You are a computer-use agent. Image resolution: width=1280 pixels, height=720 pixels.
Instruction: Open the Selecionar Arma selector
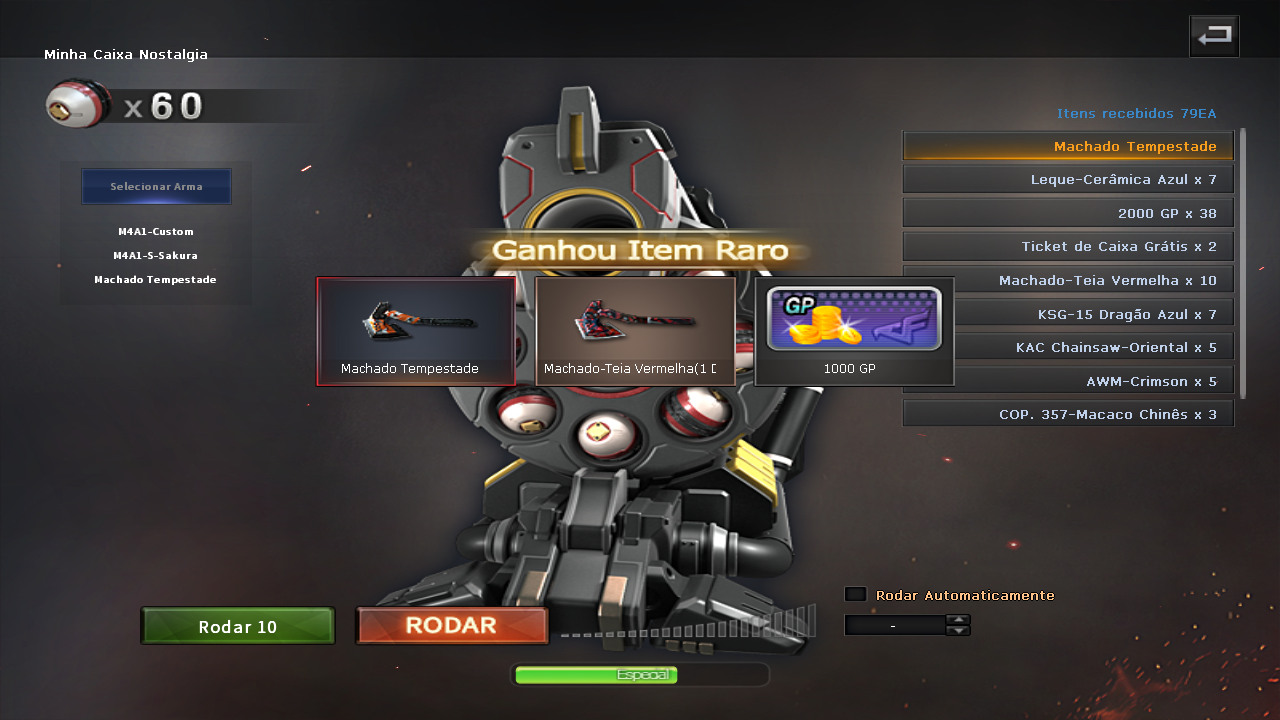coord(156,187)
